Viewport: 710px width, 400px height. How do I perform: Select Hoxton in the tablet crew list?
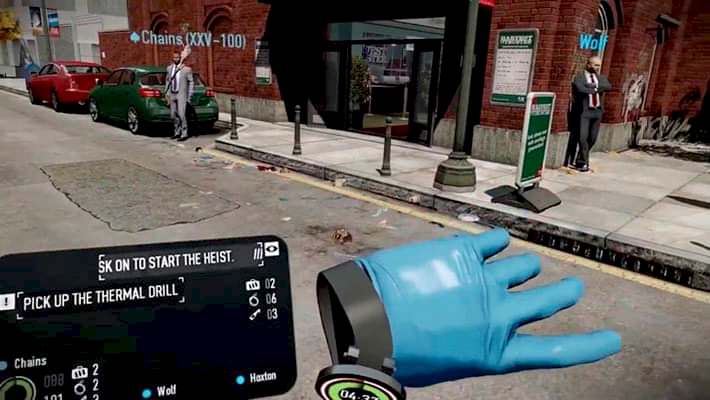[x=262, y=379]
